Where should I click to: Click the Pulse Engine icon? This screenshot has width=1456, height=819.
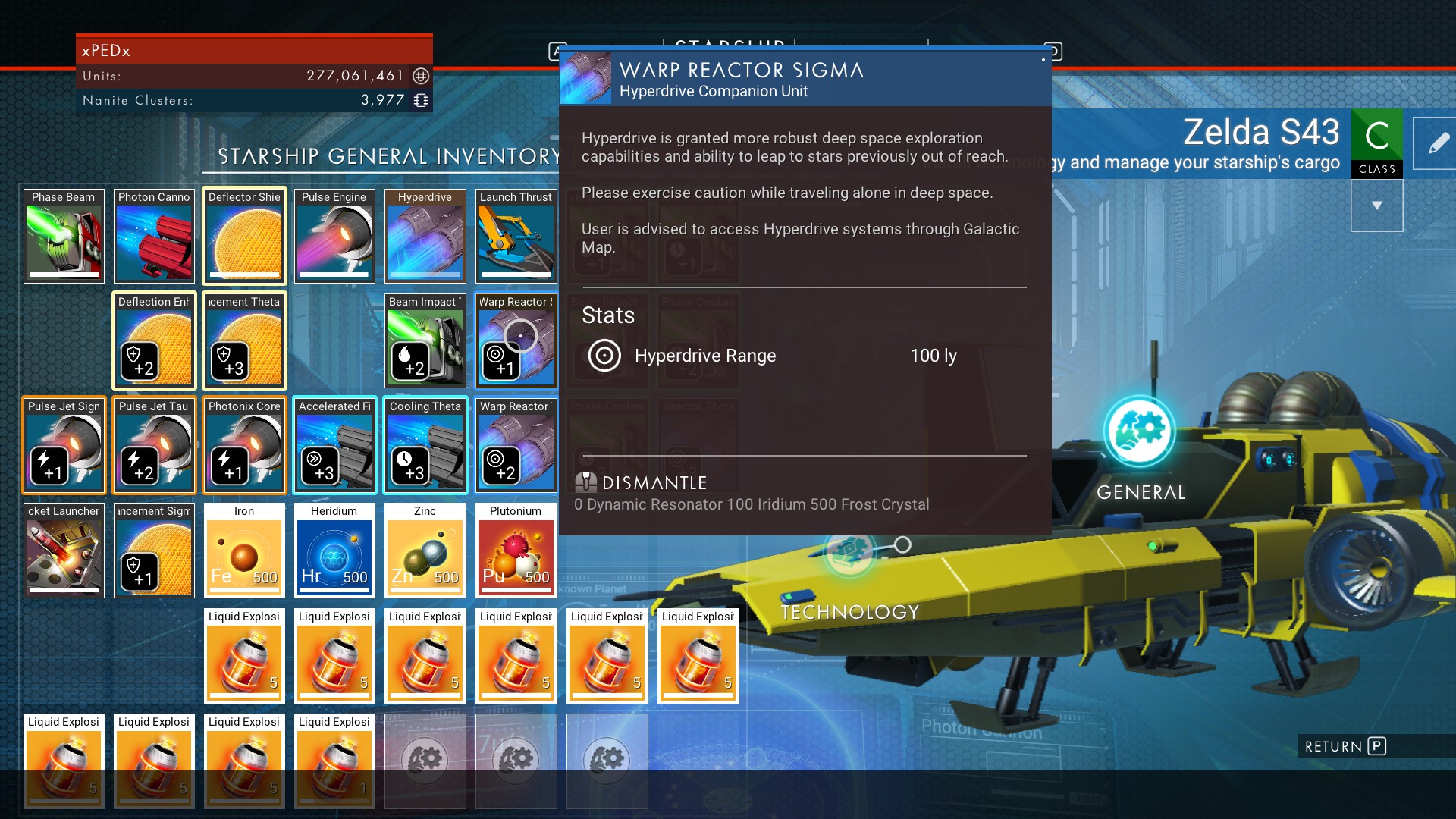334,235
